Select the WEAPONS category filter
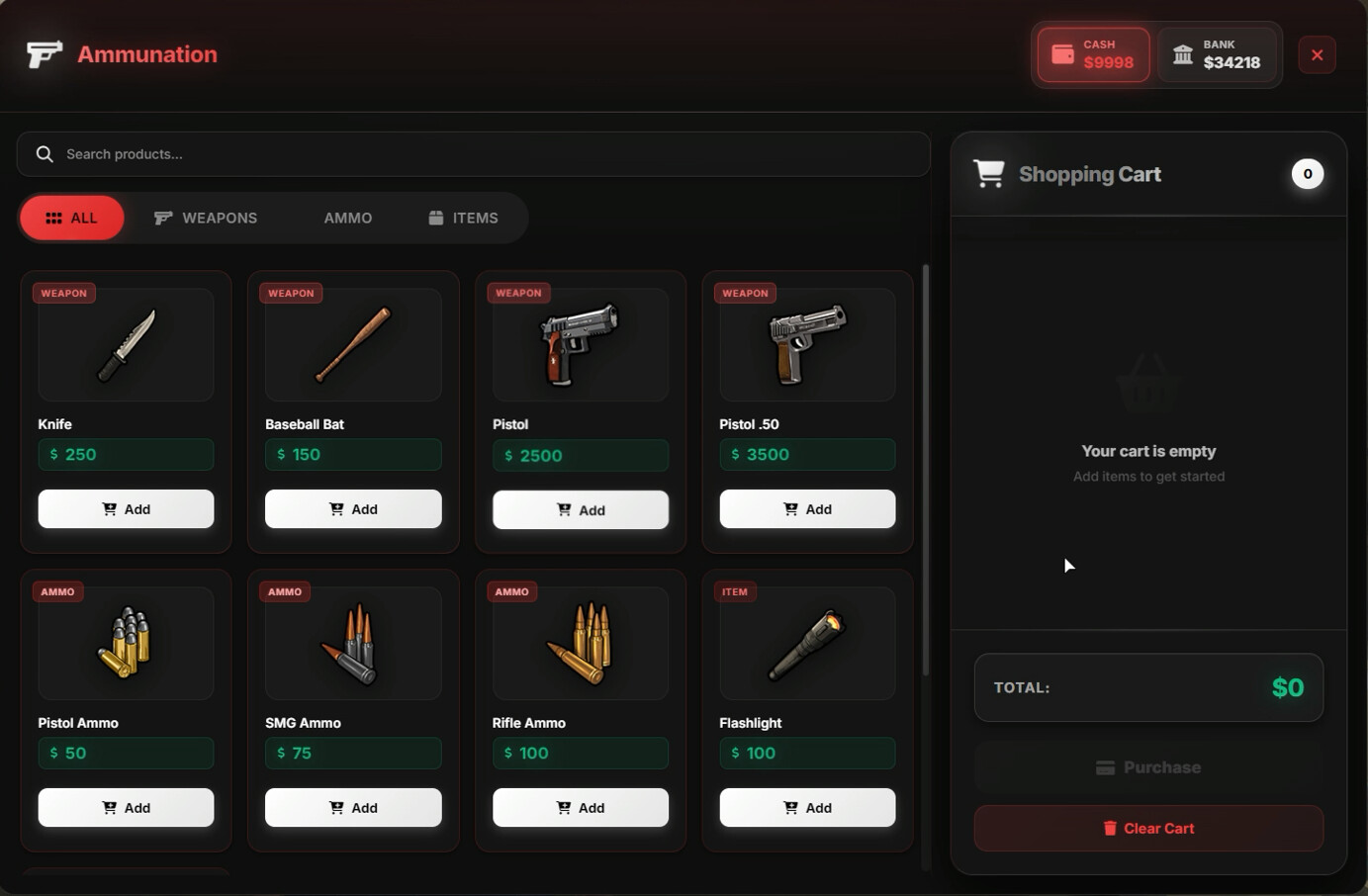The image size is (1368, 896). point(206,218)
